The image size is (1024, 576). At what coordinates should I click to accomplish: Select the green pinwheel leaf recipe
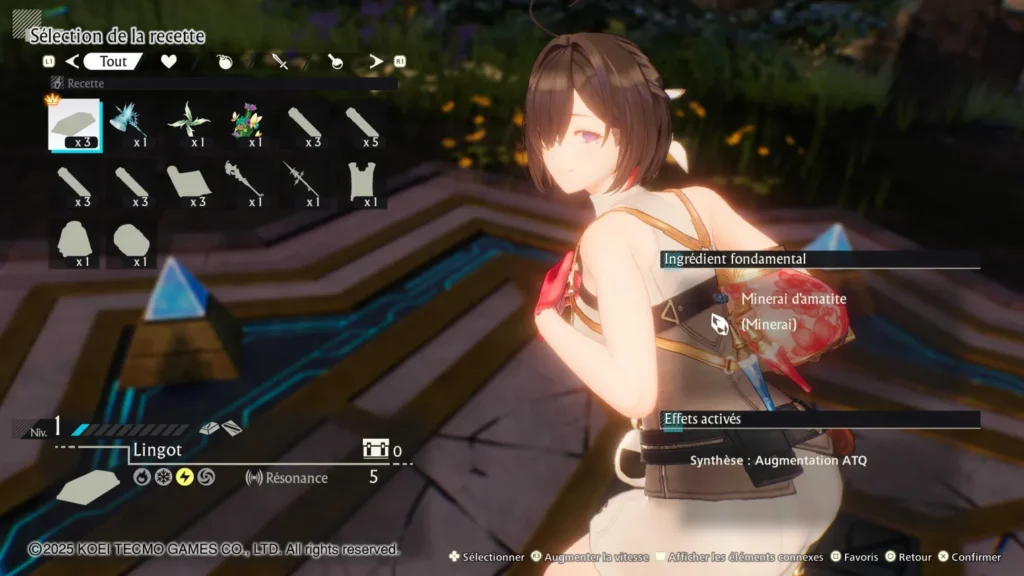189,123
